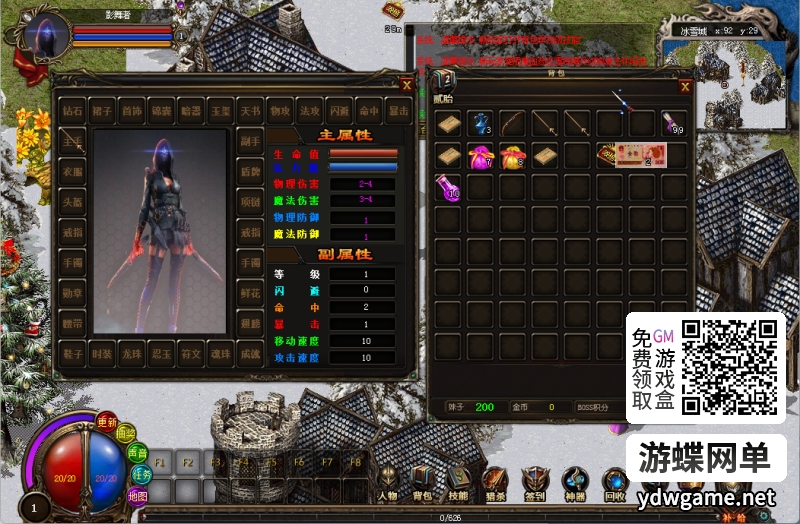Click the 头盔 helmet equipment slot
Screen dimensions: 800x524
coord(72,200)
